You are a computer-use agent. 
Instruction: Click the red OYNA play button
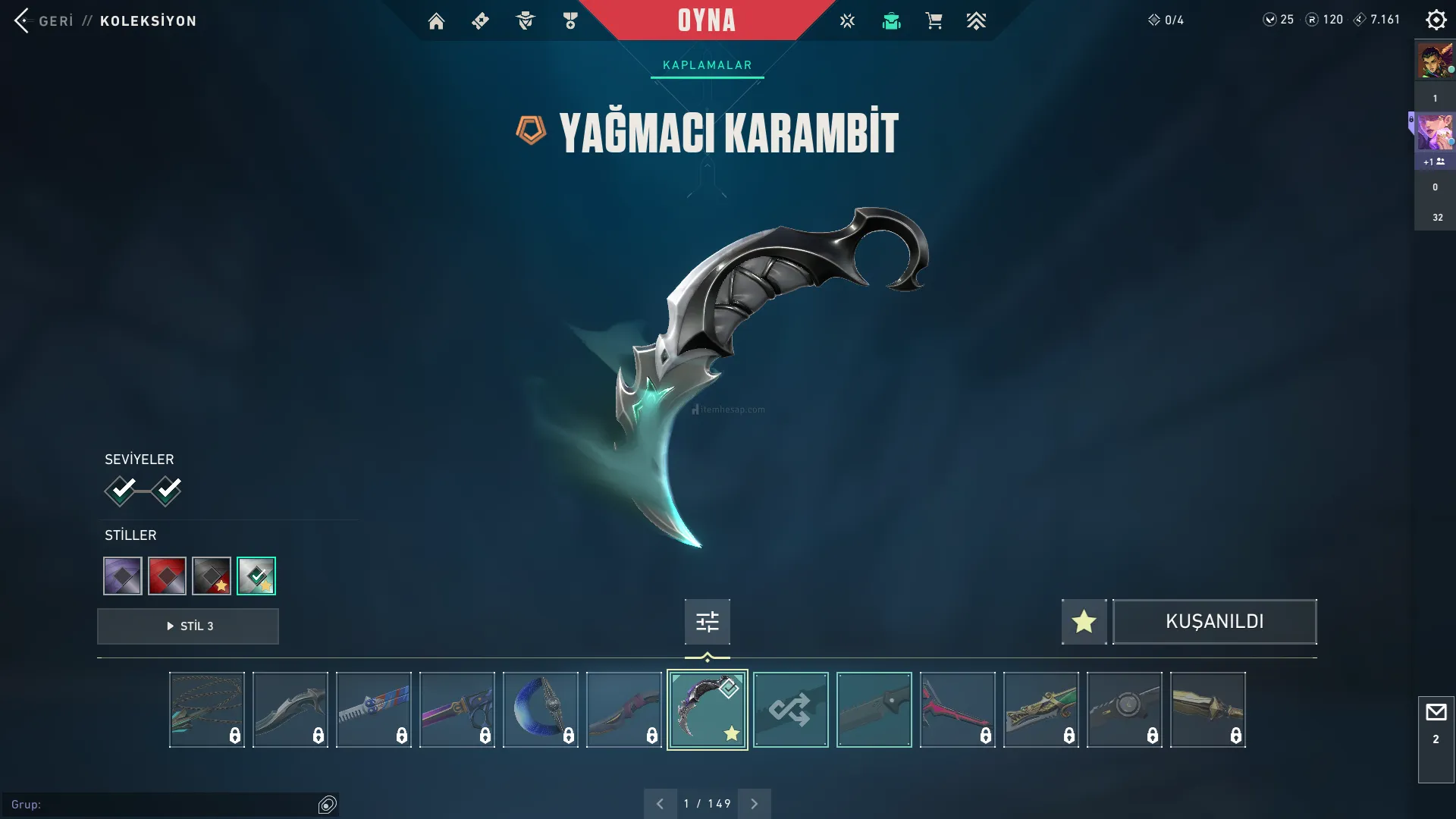[706, 20]
